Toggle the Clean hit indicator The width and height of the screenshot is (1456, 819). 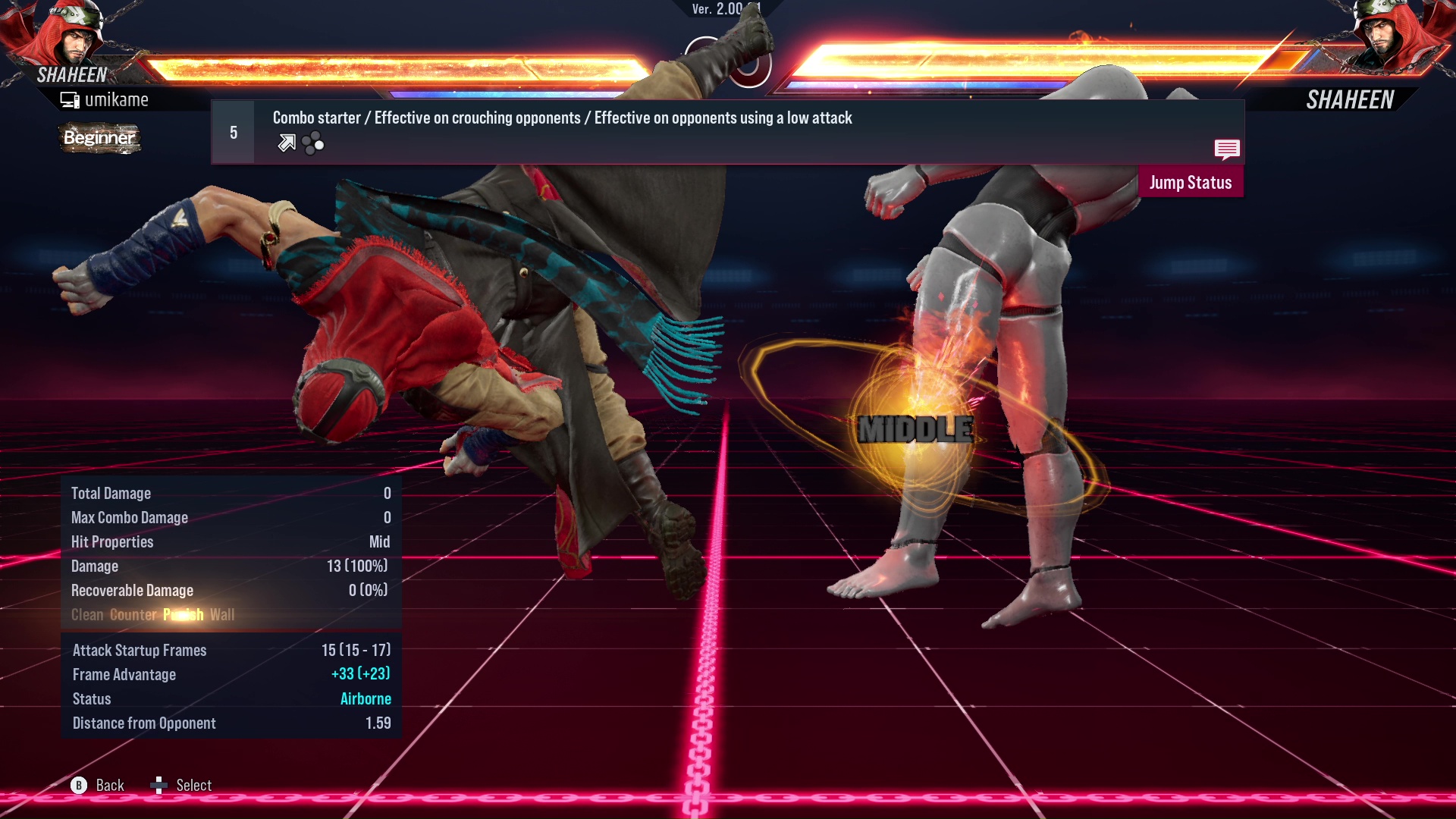click(x=89, y=615)
